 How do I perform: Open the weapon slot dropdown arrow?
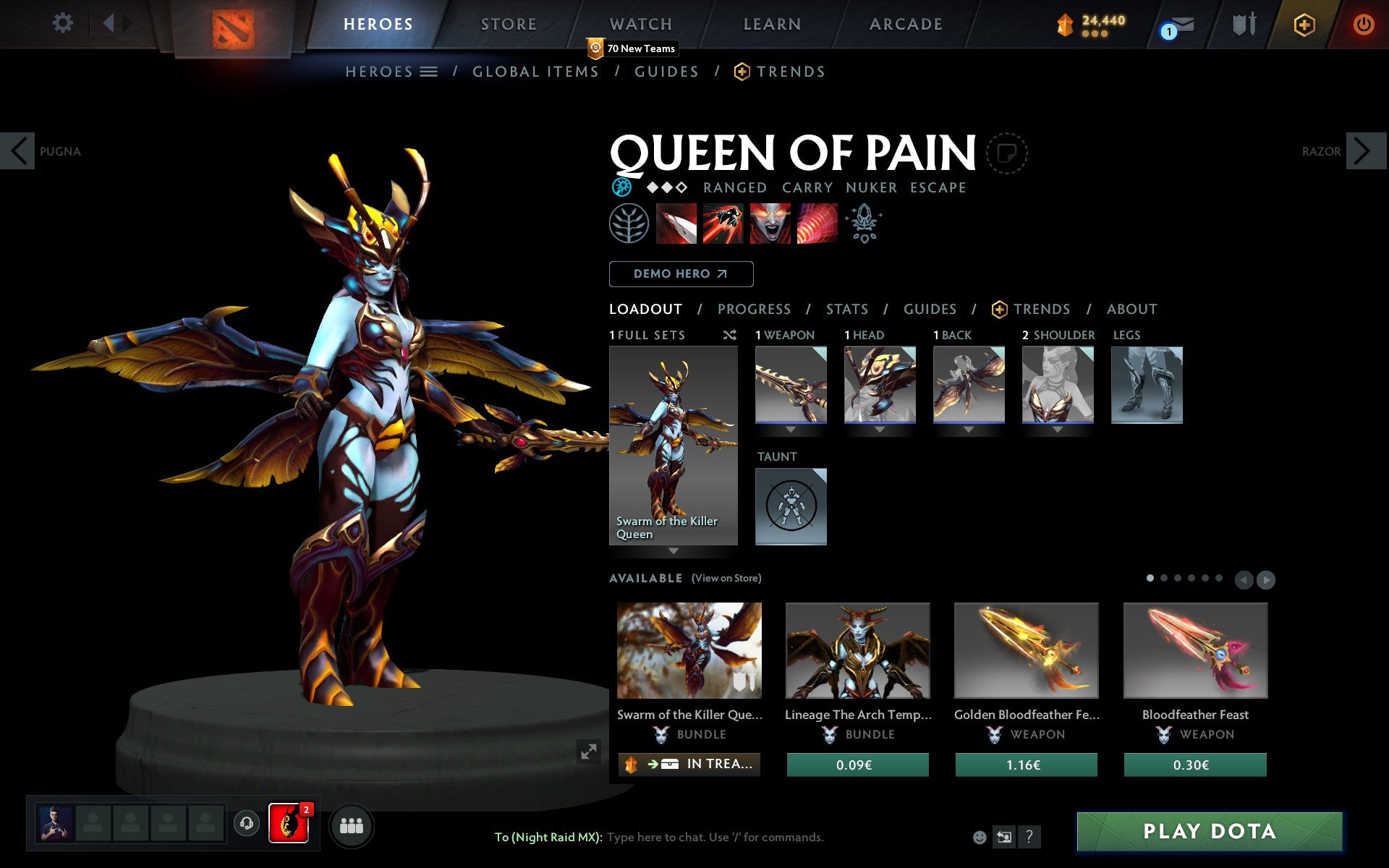[791, 428]
